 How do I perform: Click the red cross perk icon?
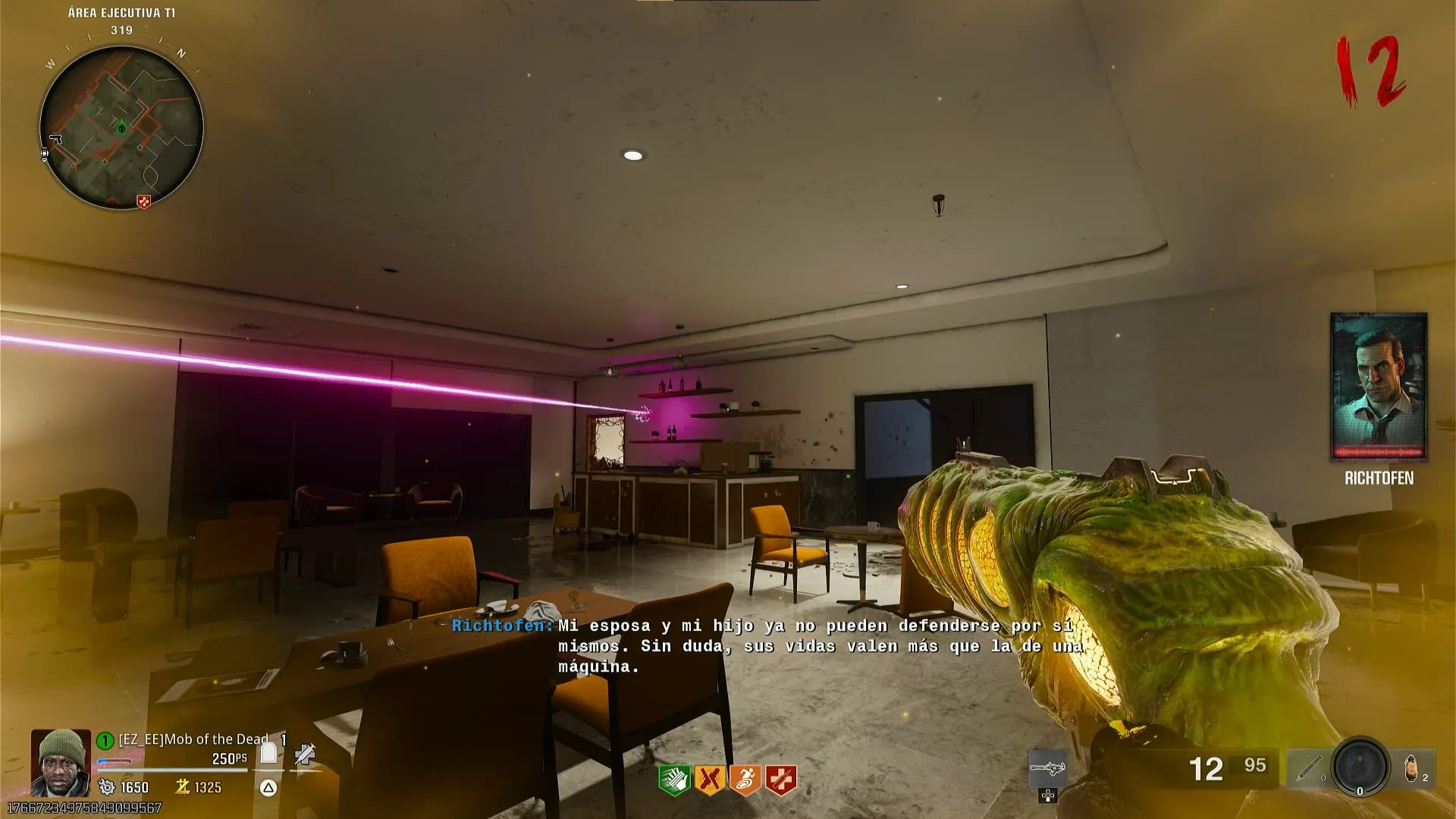[780, 780]
